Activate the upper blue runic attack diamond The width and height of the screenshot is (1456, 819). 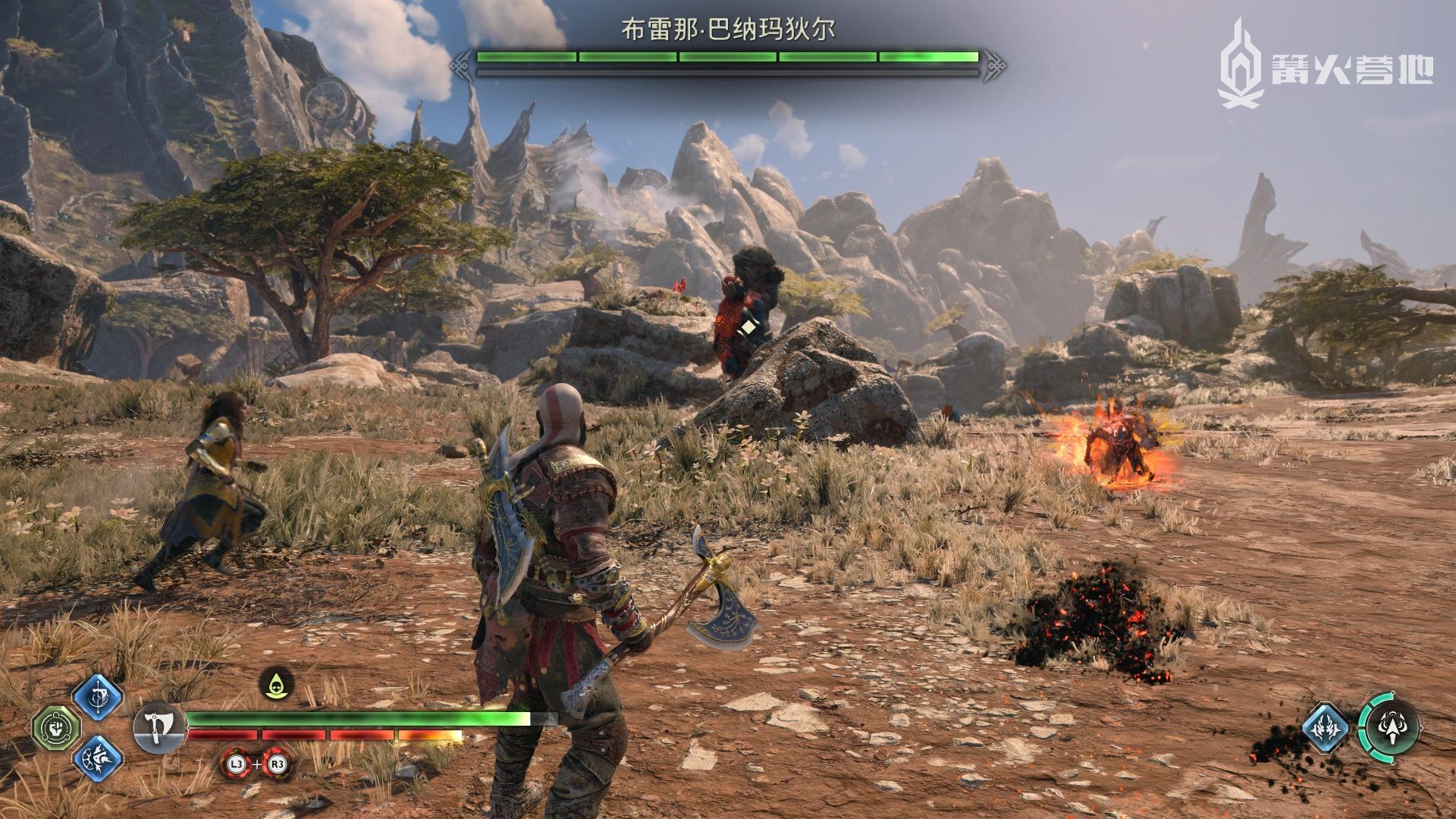coord(98,697)
